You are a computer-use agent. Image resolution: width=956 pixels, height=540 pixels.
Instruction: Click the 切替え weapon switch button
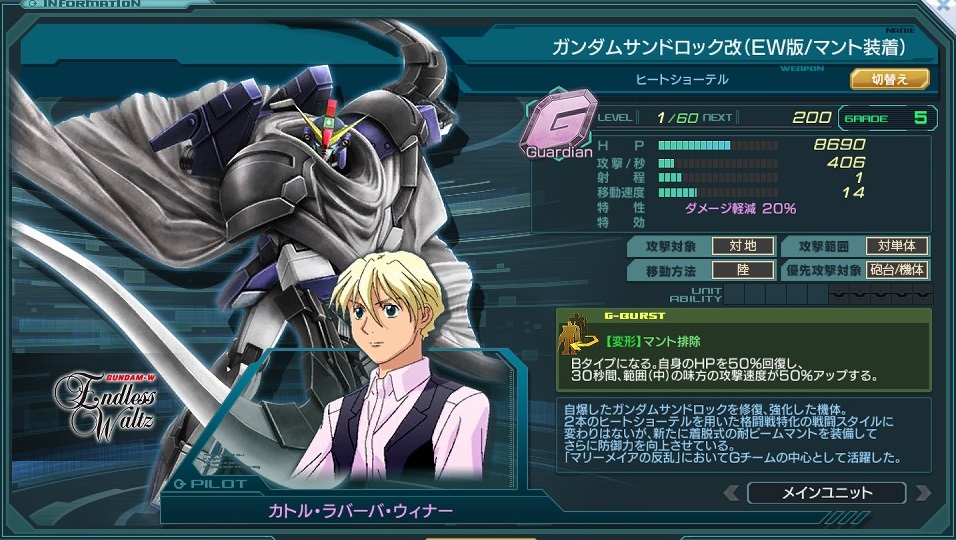[889, 79]
